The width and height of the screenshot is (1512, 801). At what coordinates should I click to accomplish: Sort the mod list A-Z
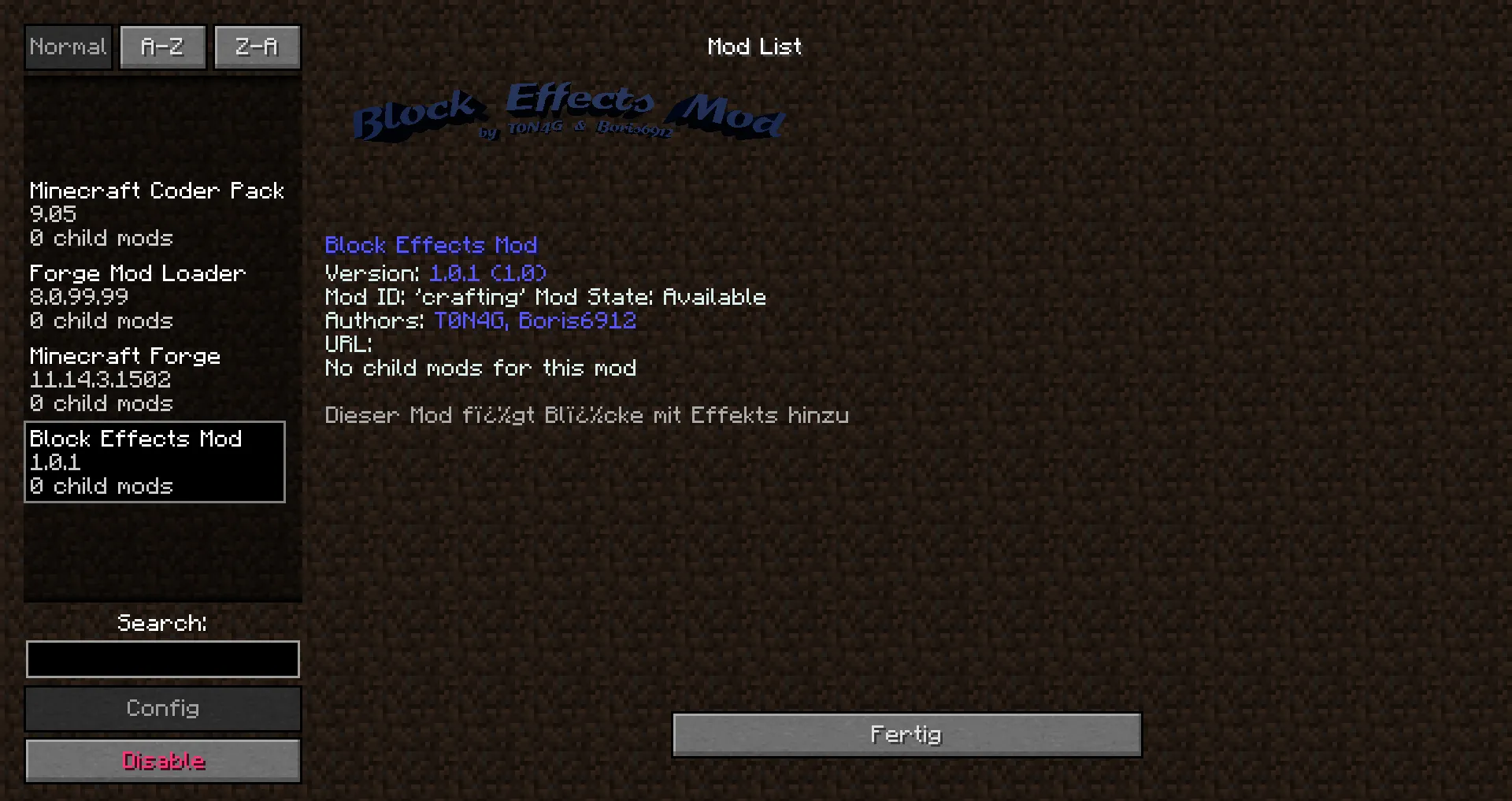point(162,46)
